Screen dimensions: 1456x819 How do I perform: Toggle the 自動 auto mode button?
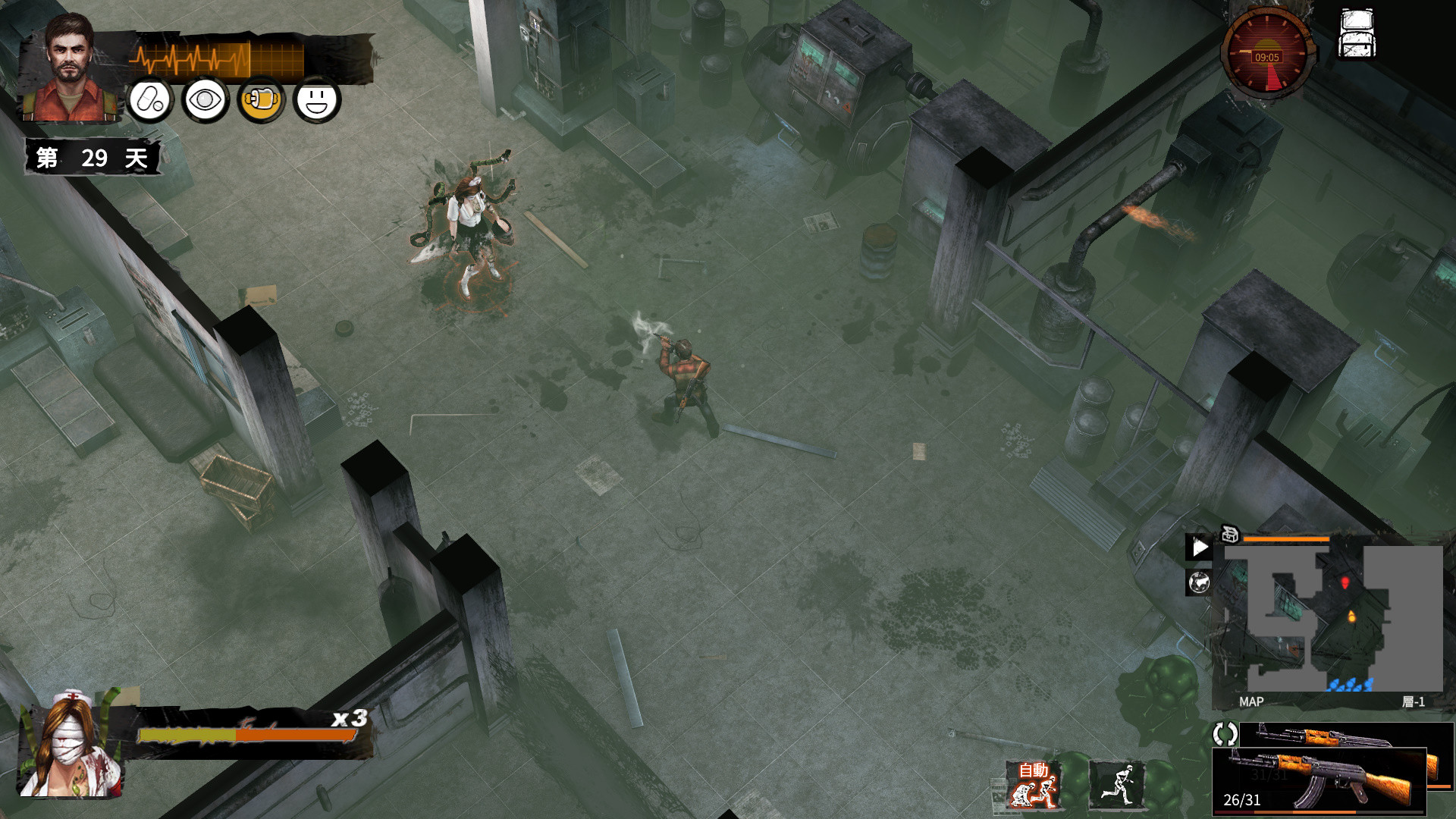point(1033,784)
